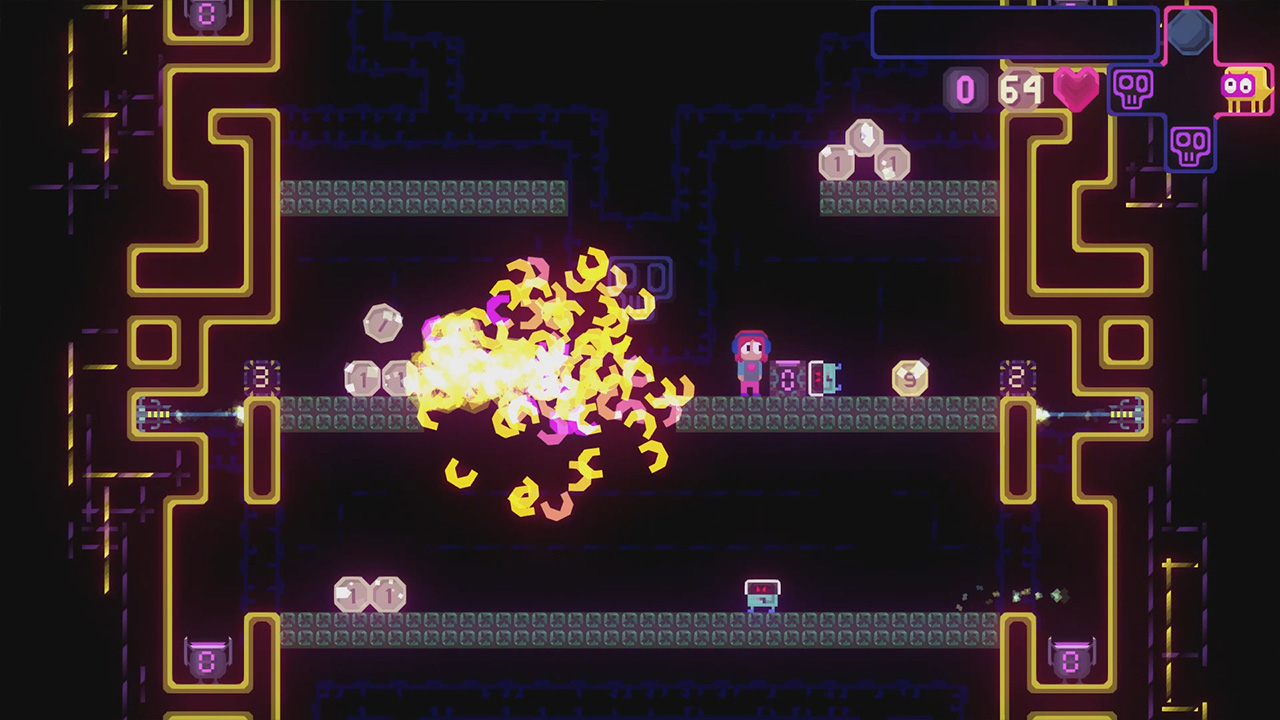Toggle the cup marked 0 at top left
The image size is (1280, 720).
click(205, 14)
